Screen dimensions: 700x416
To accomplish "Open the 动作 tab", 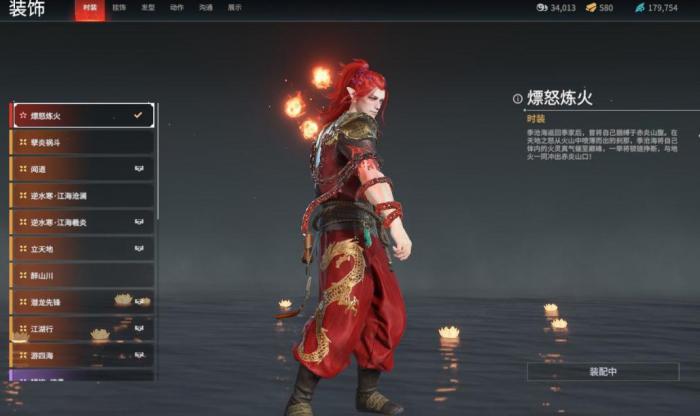I will (176, 8).
